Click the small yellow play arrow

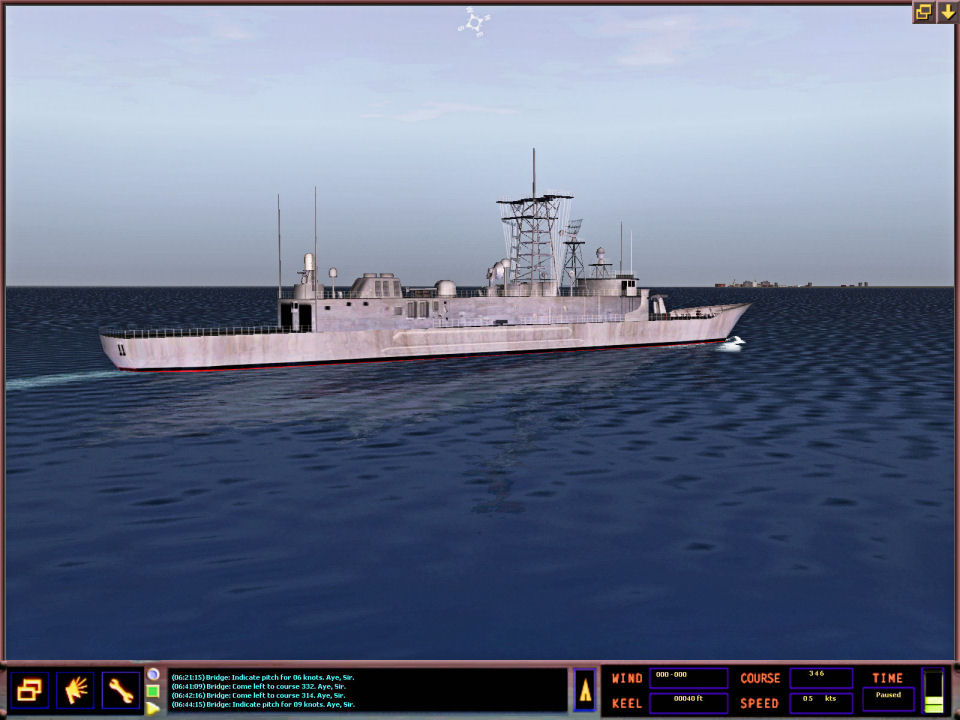click(x=153, y=708)
